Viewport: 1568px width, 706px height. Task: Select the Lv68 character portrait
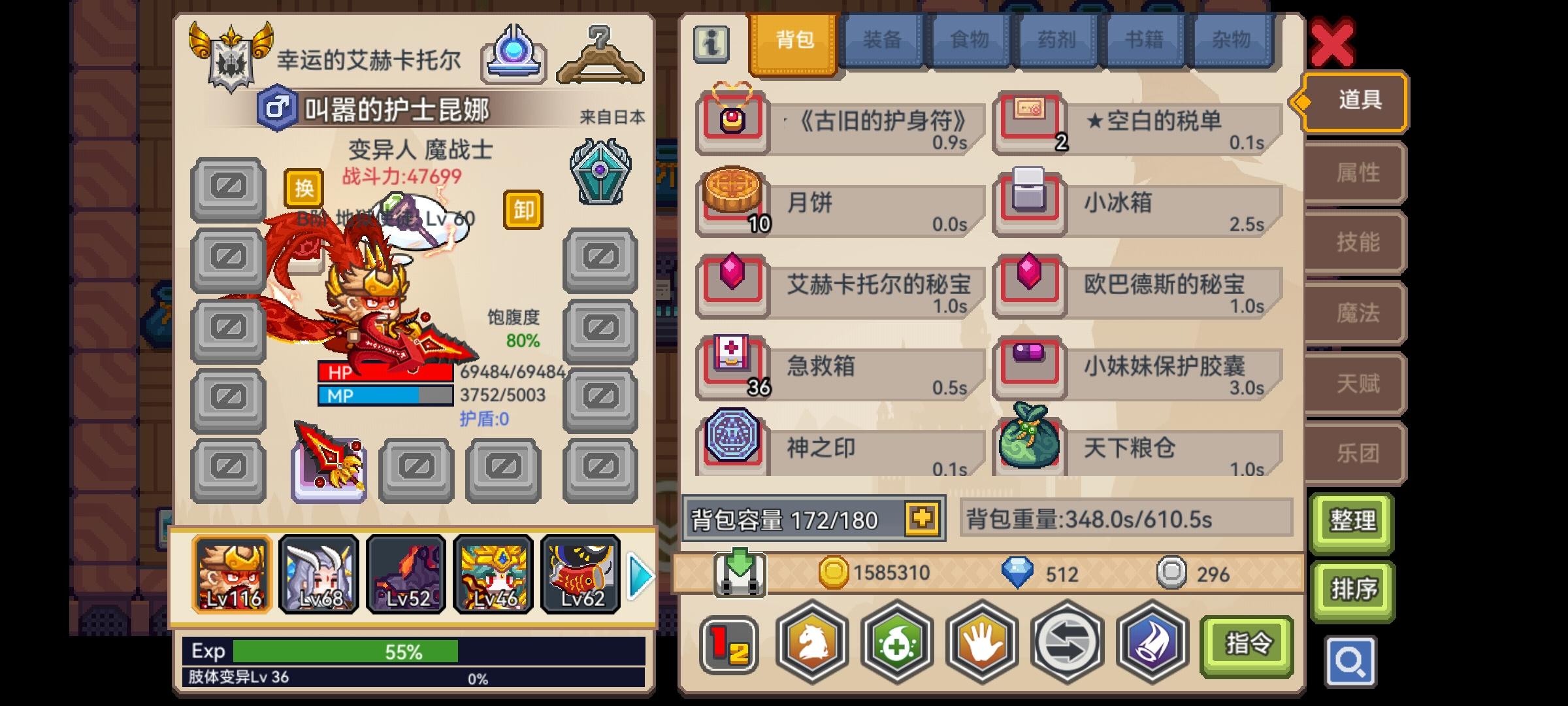click(x=319, y=574)
